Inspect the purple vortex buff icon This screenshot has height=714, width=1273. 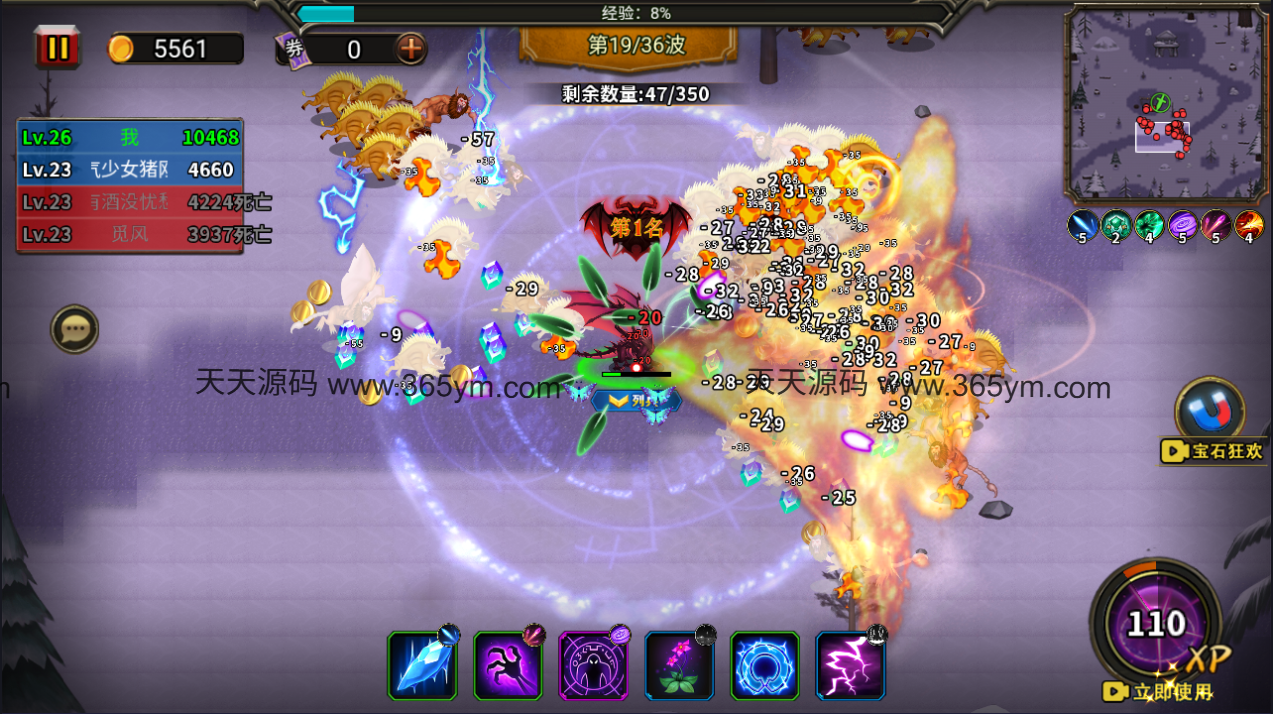coord(1183,225)
